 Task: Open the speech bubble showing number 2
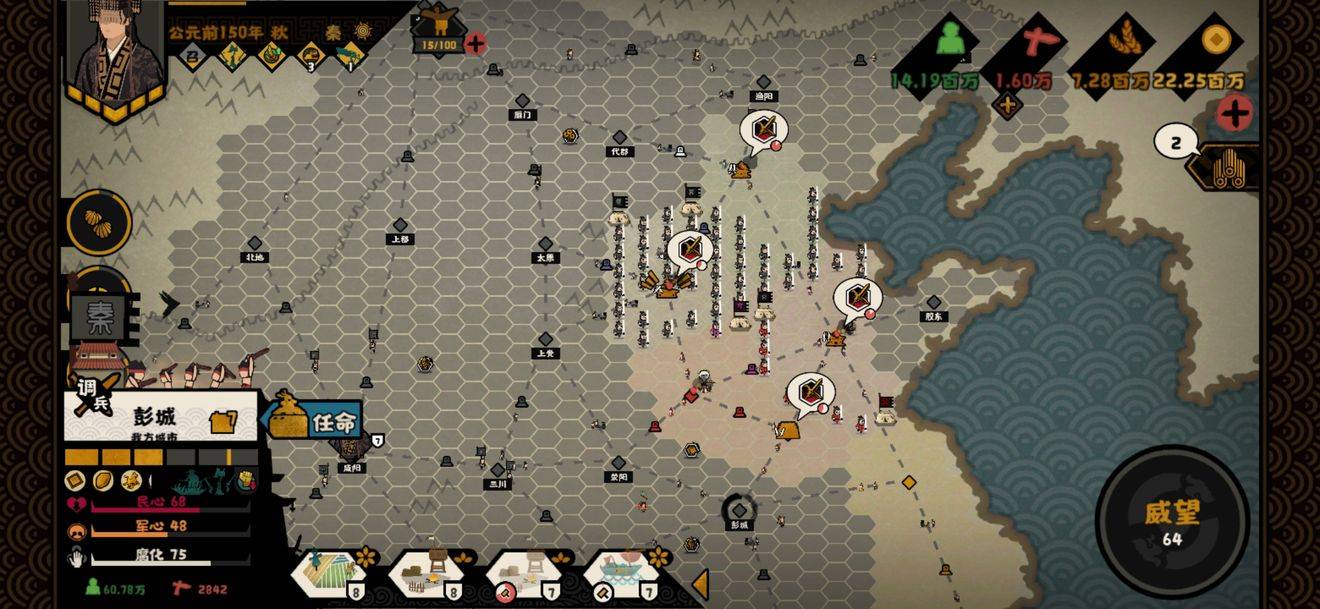click(1175, 142)
